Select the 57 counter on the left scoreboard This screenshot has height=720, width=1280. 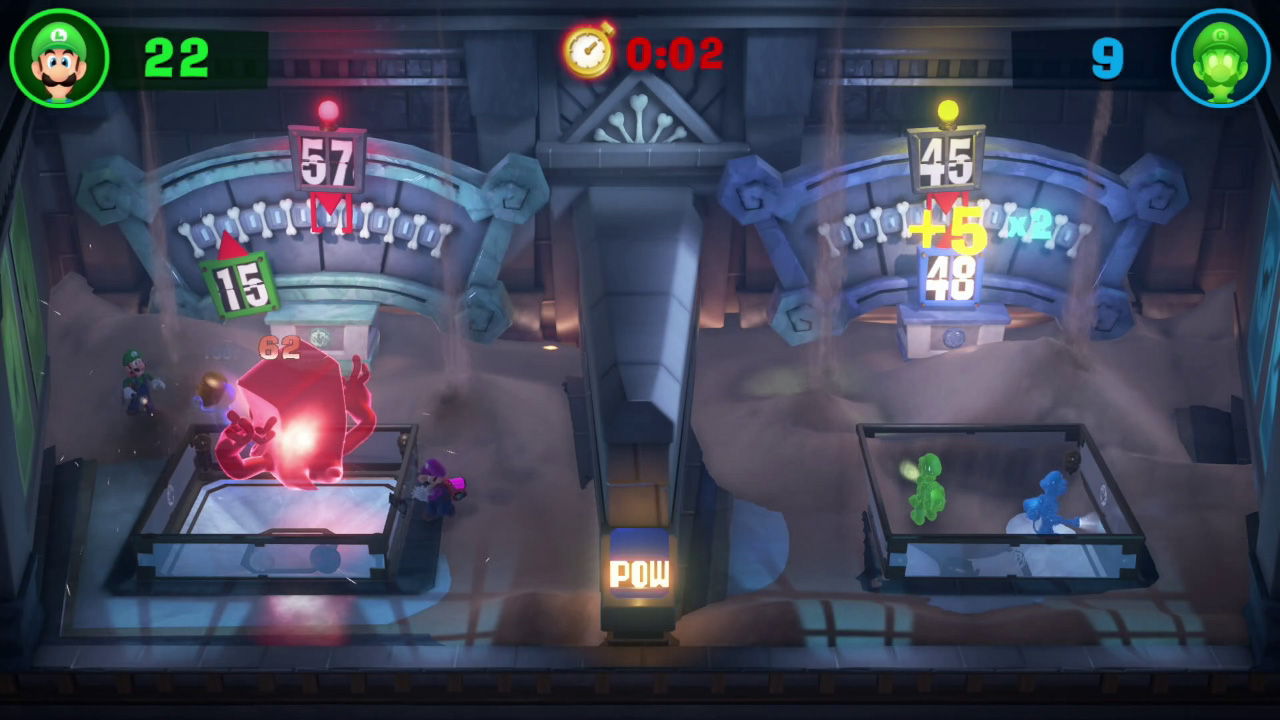click(x=327, y=160)
